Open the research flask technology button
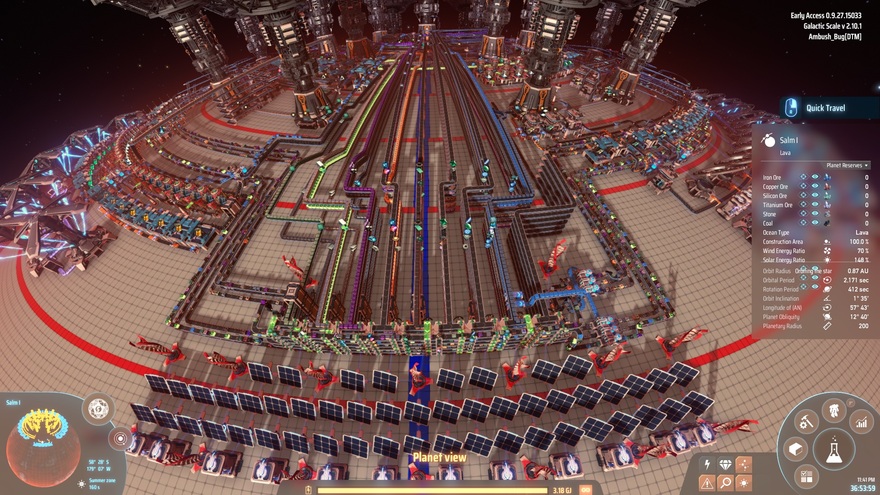880x495 pixels. (x=833, y=449)
